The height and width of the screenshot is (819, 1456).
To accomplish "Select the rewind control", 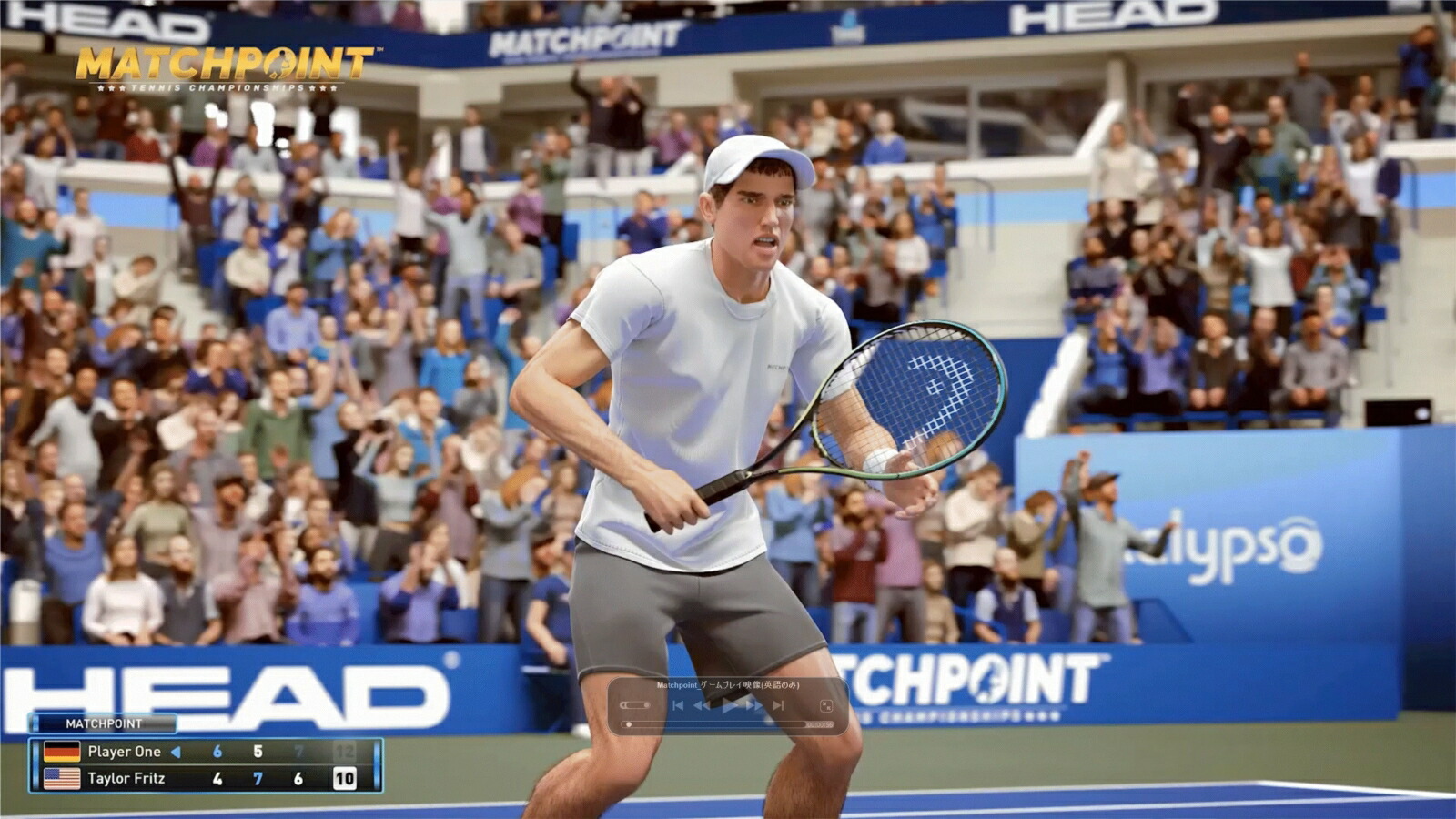I will click(x=702, y=705).
